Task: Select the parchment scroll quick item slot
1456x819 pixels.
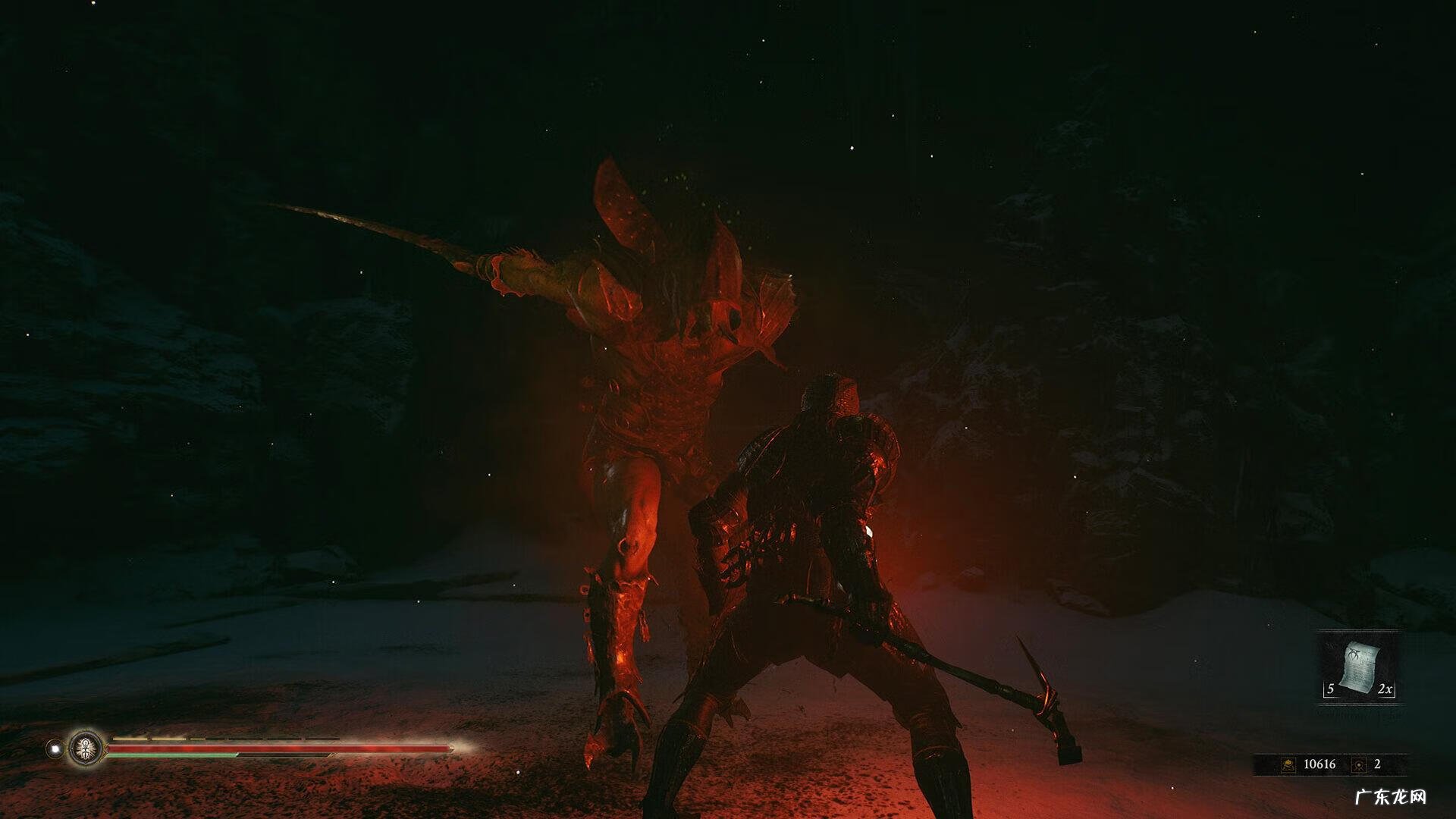Action: click(x=1360, y=667)
